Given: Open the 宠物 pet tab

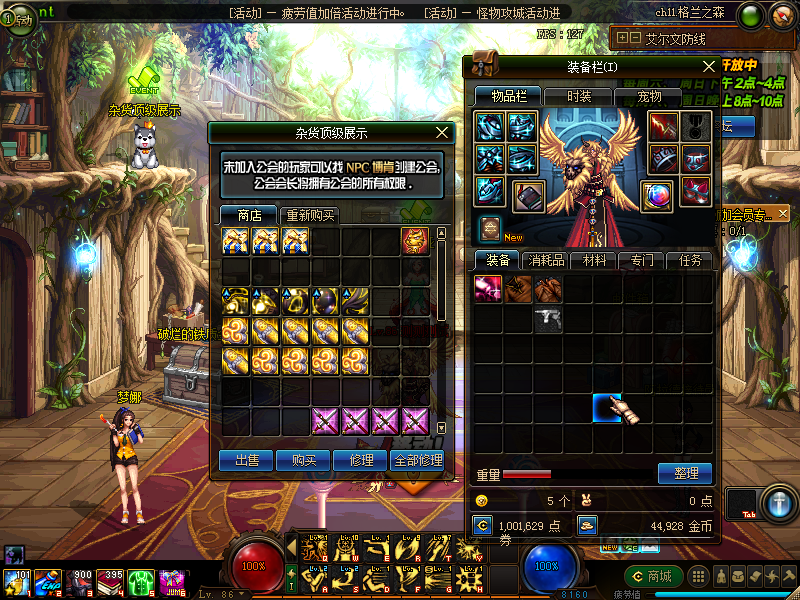Looking at the screenshot, I should point(649,96).
